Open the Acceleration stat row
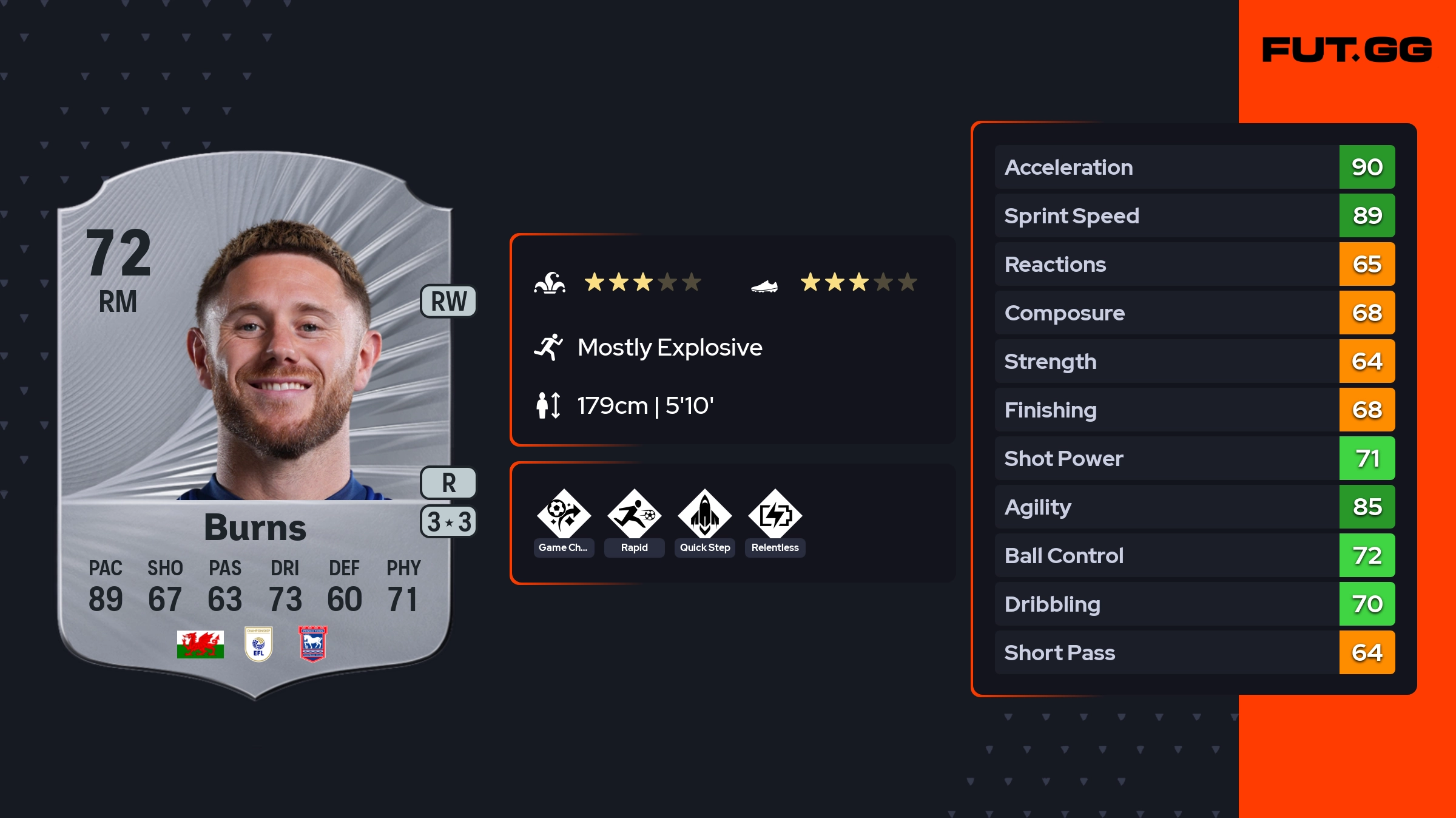Screen dimensions: 1456x818 [1194, 167]
